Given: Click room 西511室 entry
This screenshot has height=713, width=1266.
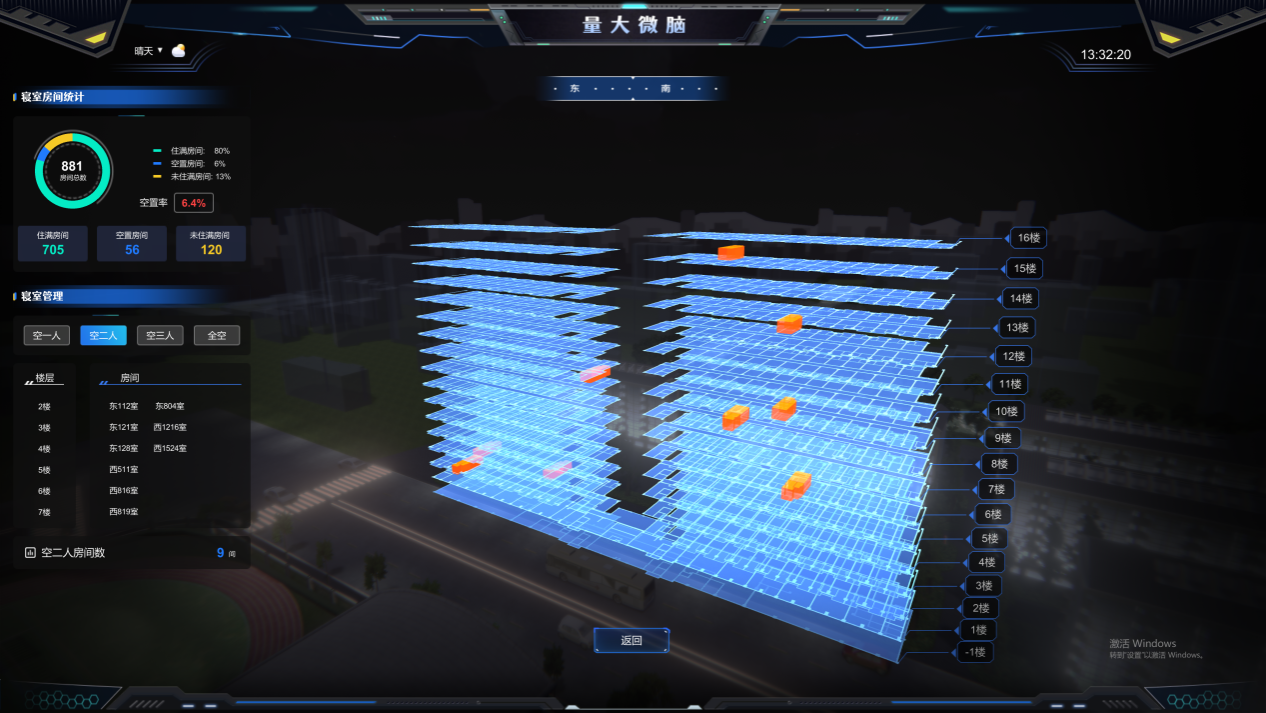Looking at the screenshot, I should 124,470.
